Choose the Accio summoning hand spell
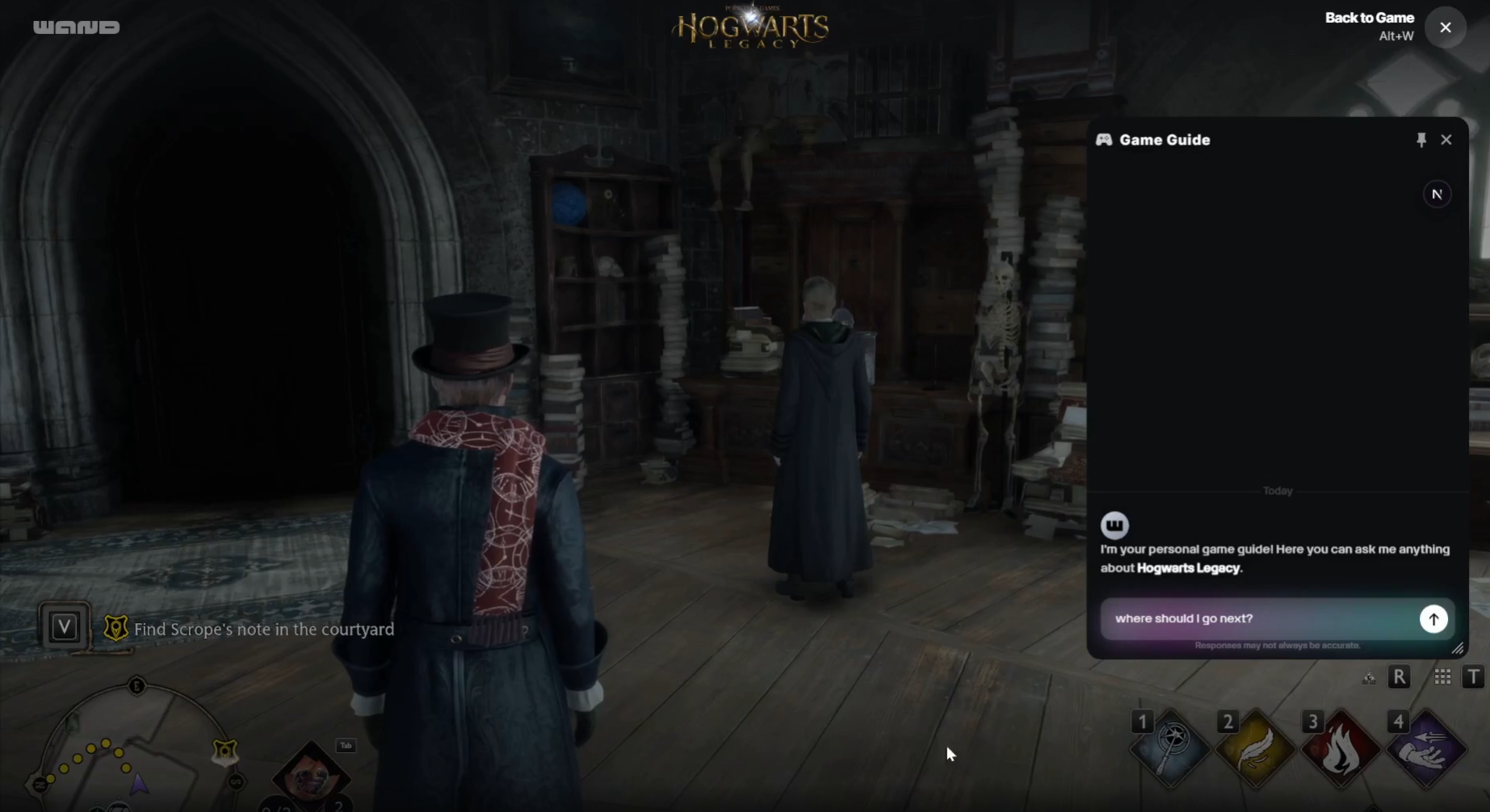This screenshot has height=812, width=1490. point(1426,747)
